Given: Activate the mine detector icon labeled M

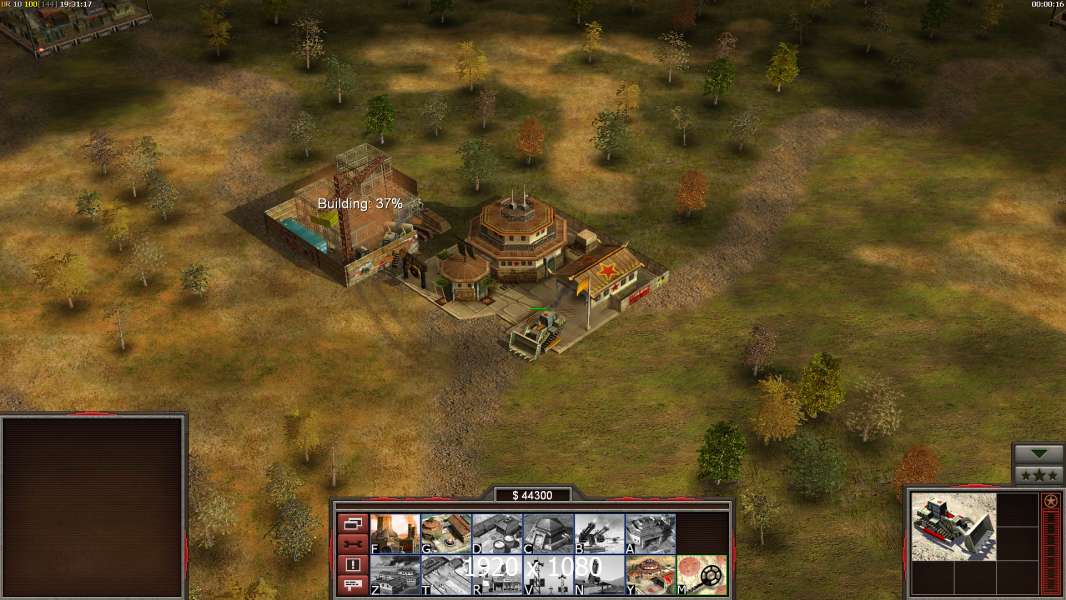Looking at the screenshot, I should [701, 574].
